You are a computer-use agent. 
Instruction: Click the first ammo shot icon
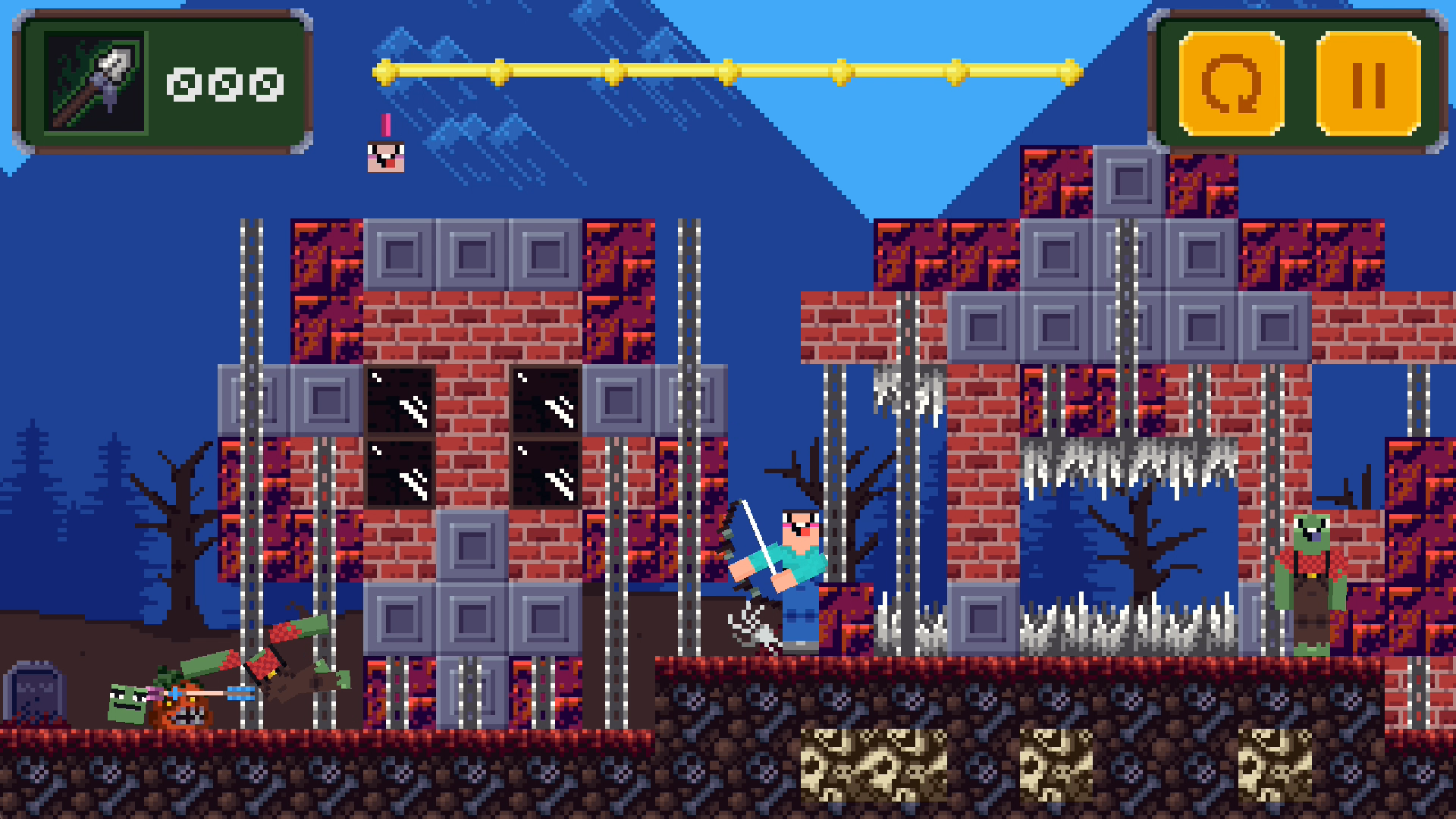point(184,86)
